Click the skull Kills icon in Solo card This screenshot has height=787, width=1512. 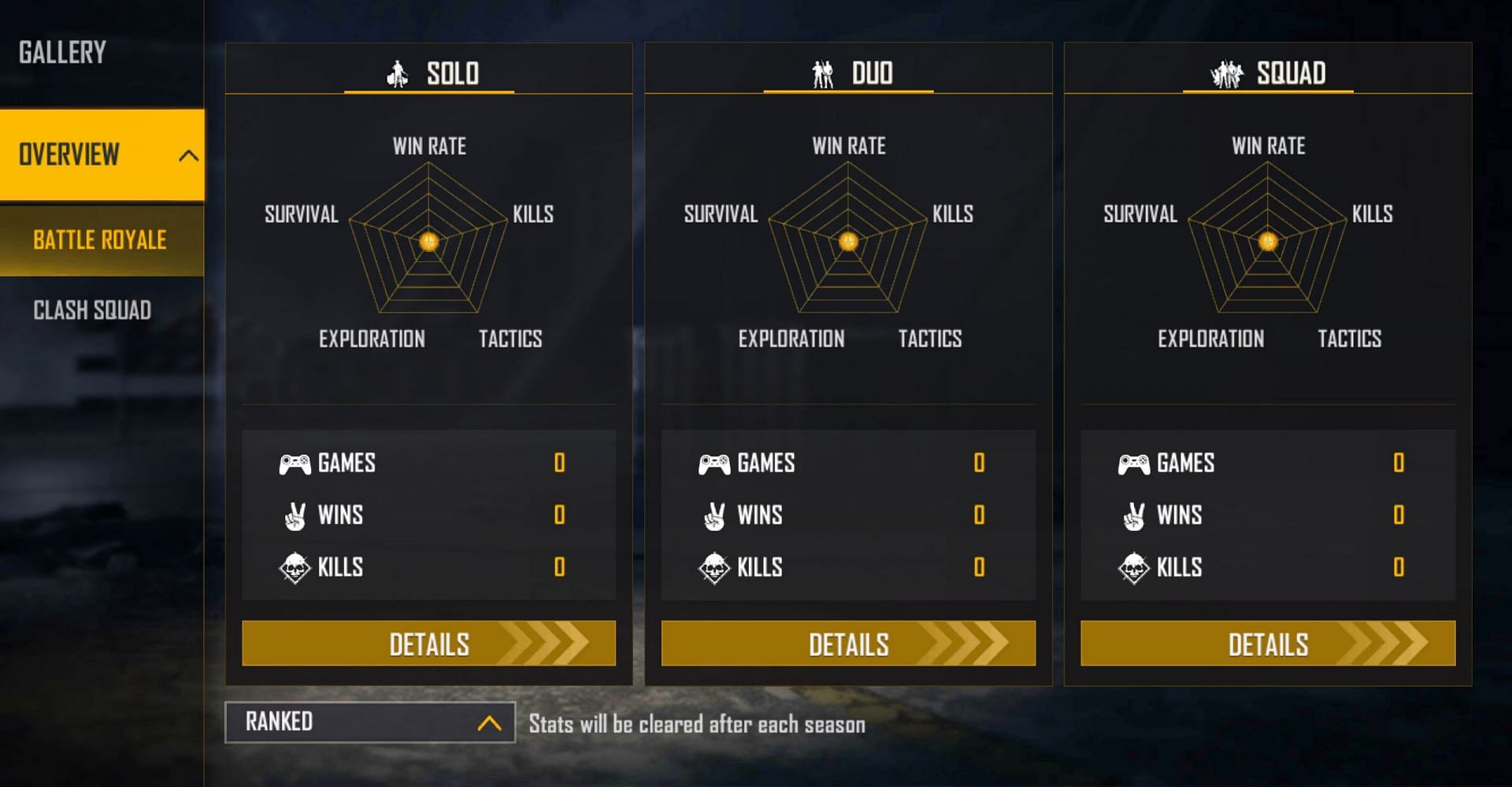point(295,567)
